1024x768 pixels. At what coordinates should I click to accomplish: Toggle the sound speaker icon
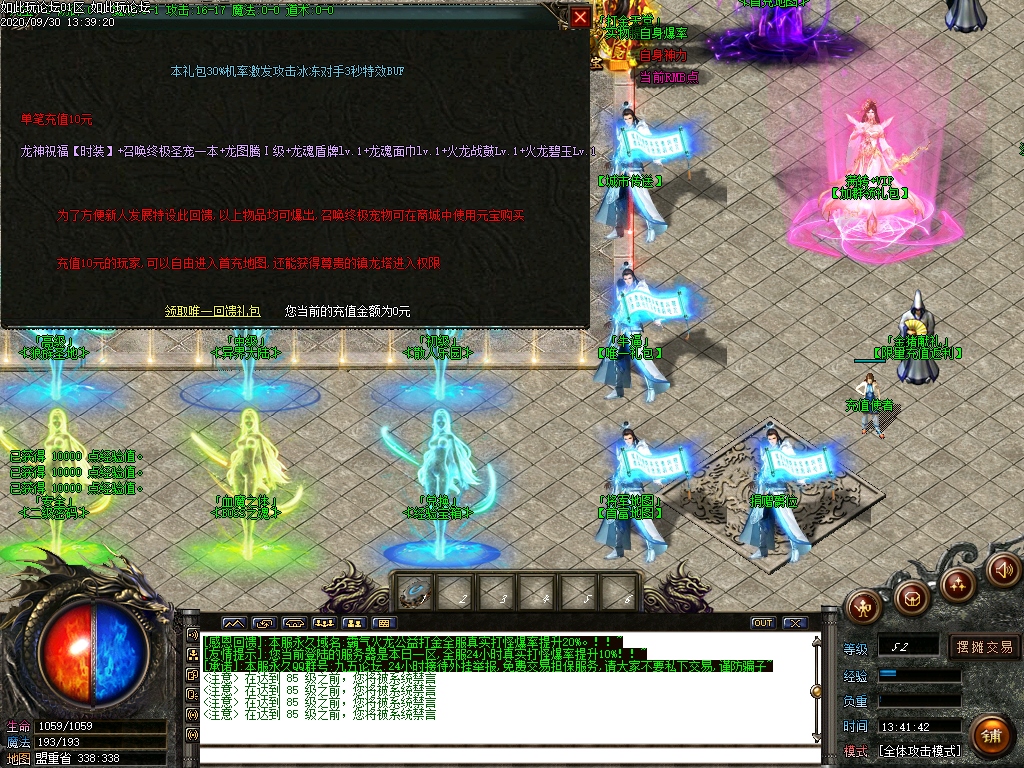(1003, 570)
